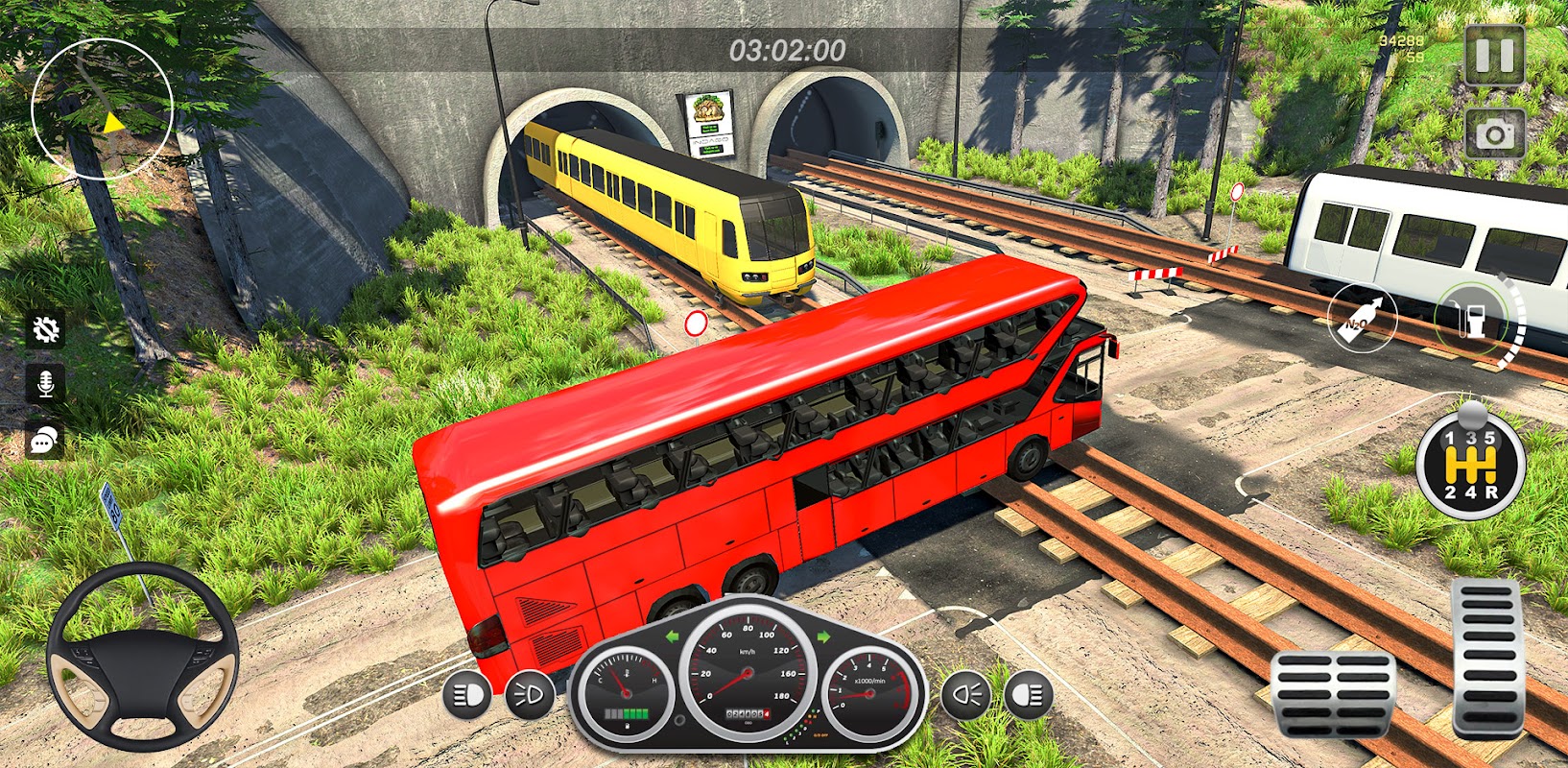
Task: Tap the fuel pump refuel icon
Action: pyautogui.click(x=1470, y=318)
